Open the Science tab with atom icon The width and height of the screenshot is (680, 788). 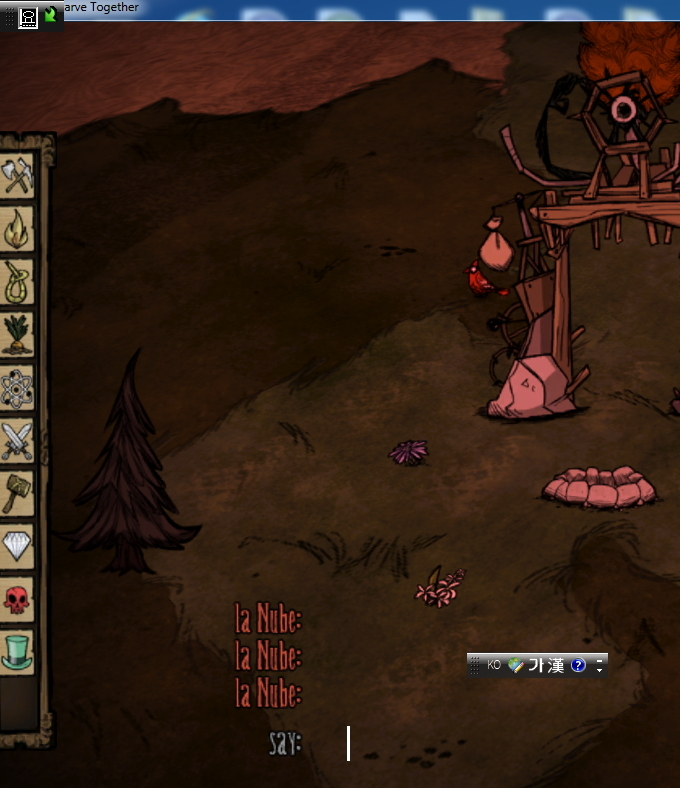pyautogui.click(x=17, y=388)
